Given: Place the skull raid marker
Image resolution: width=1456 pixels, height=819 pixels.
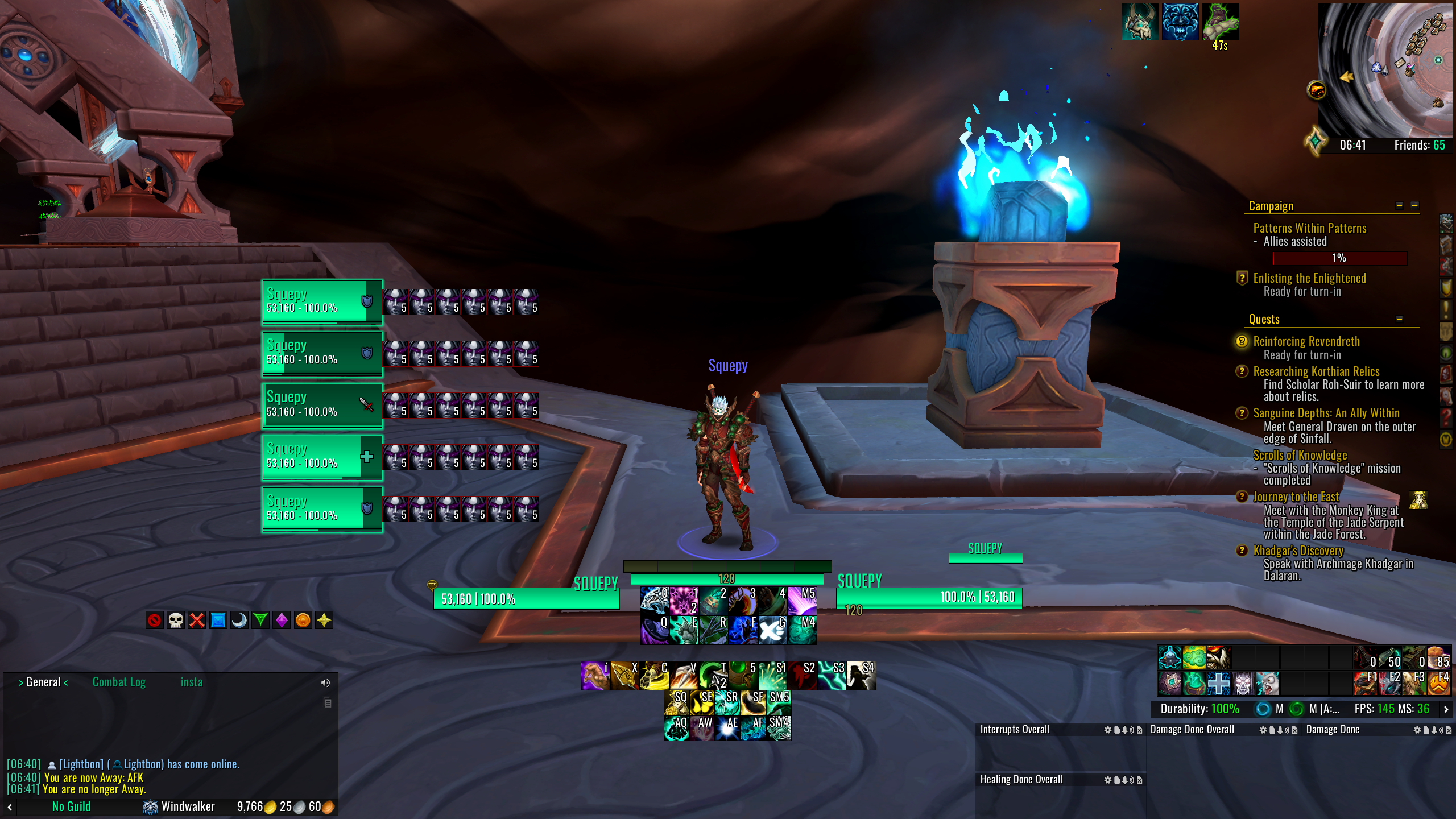Looking at the screenshot, I should click(175, 620).
